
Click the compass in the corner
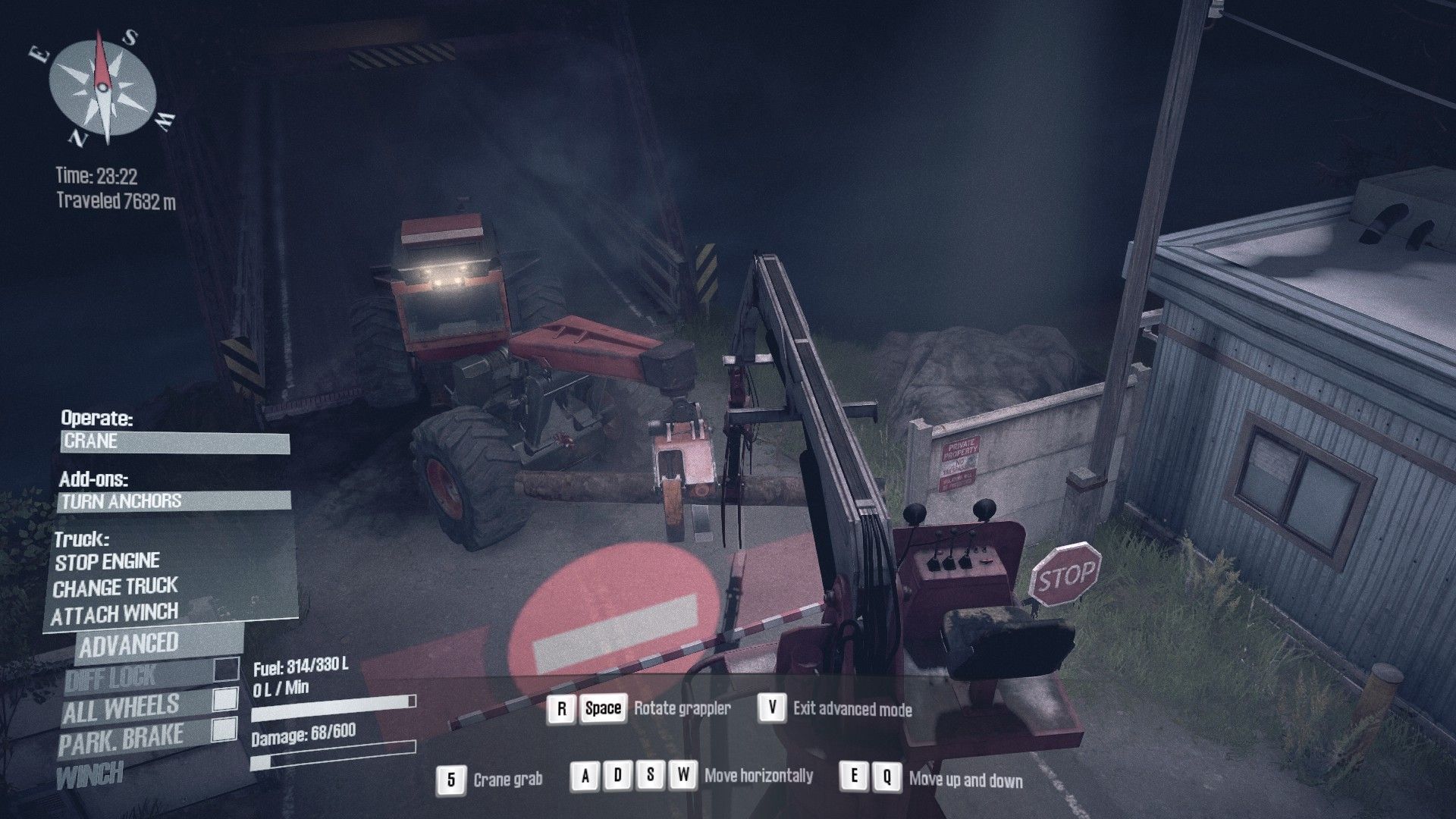point(102,87)
